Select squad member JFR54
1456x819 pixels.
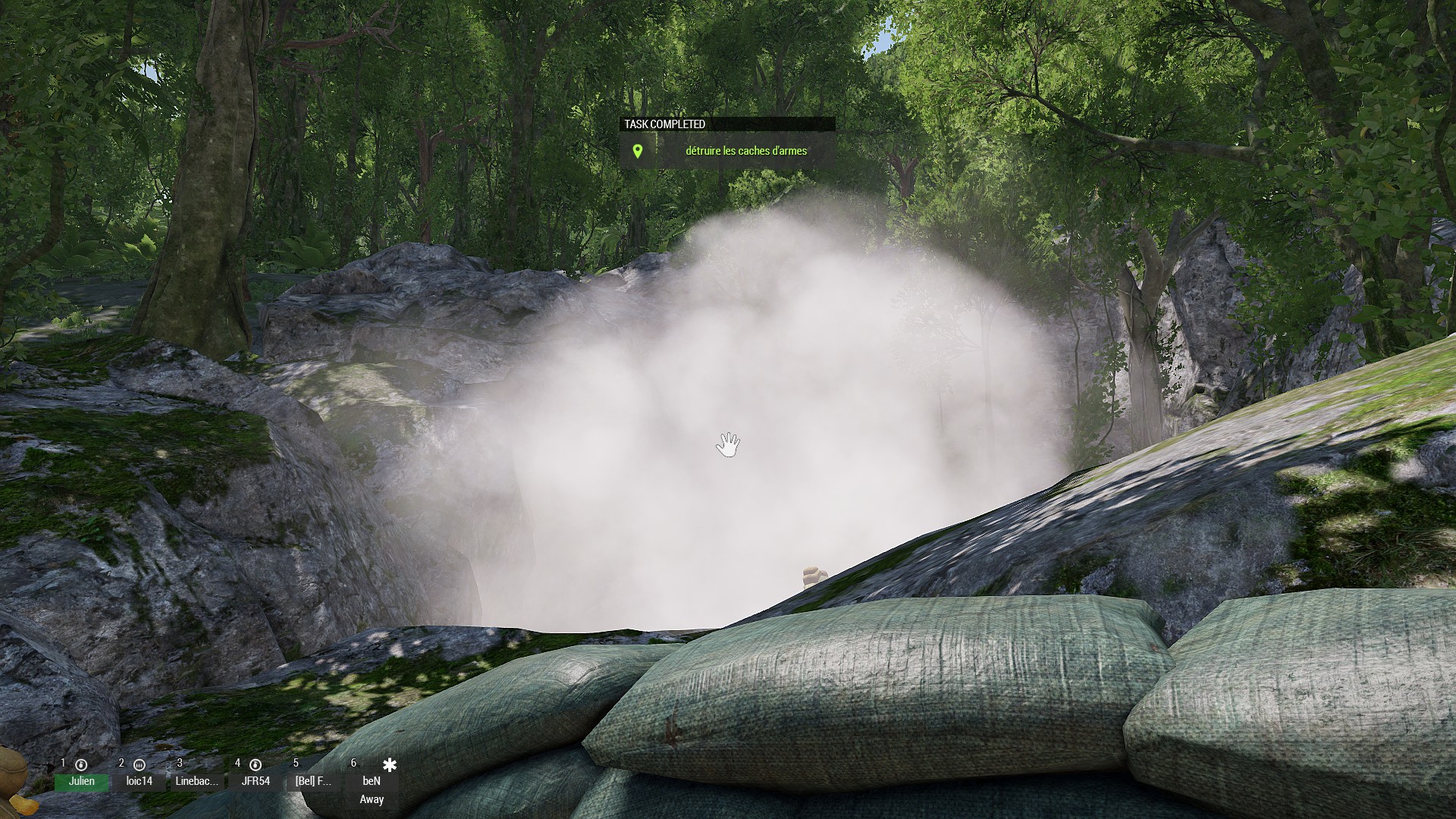pos(256,780)
